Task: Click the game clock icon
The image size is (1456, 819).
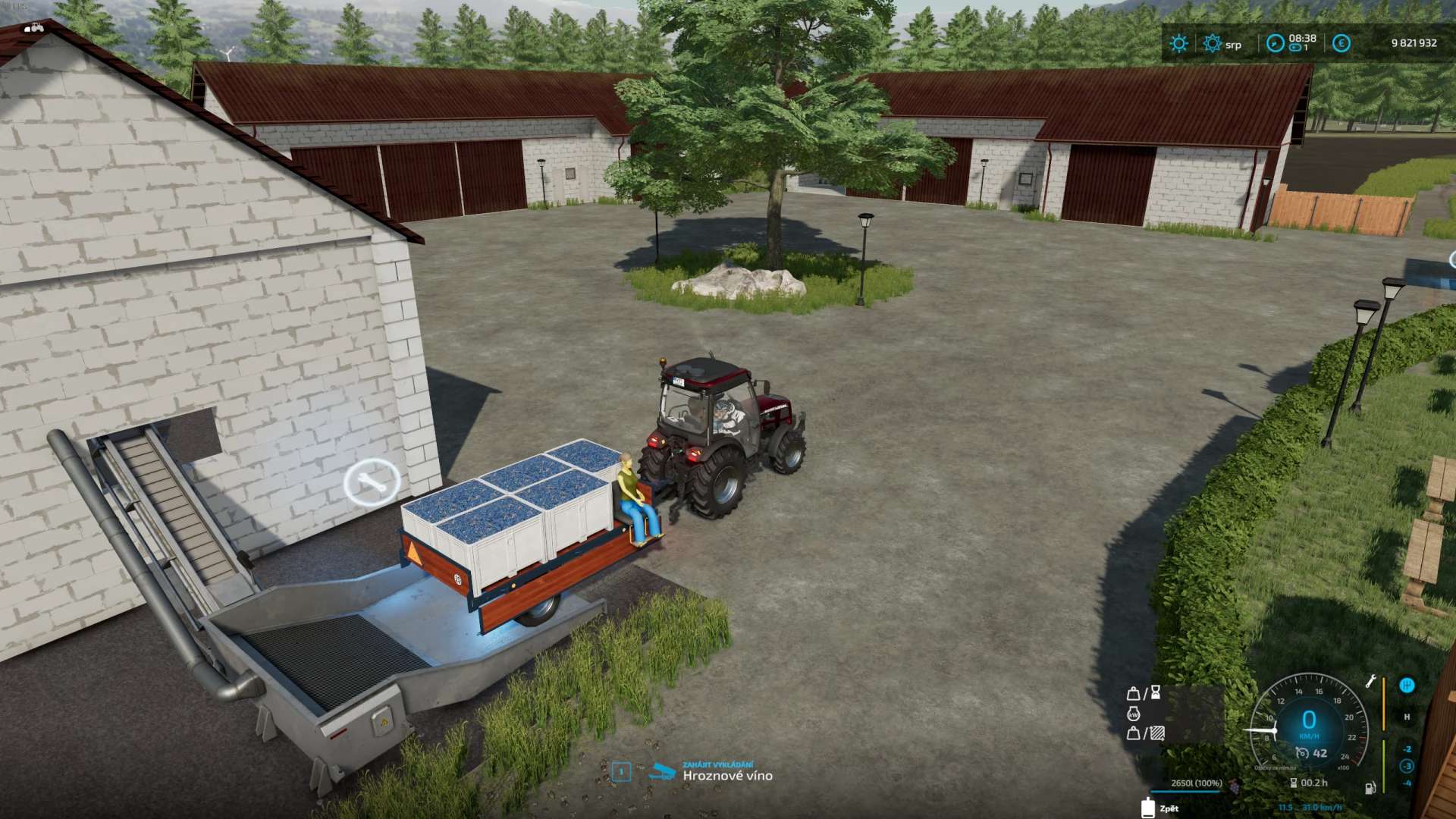Action: (1276, 43)
